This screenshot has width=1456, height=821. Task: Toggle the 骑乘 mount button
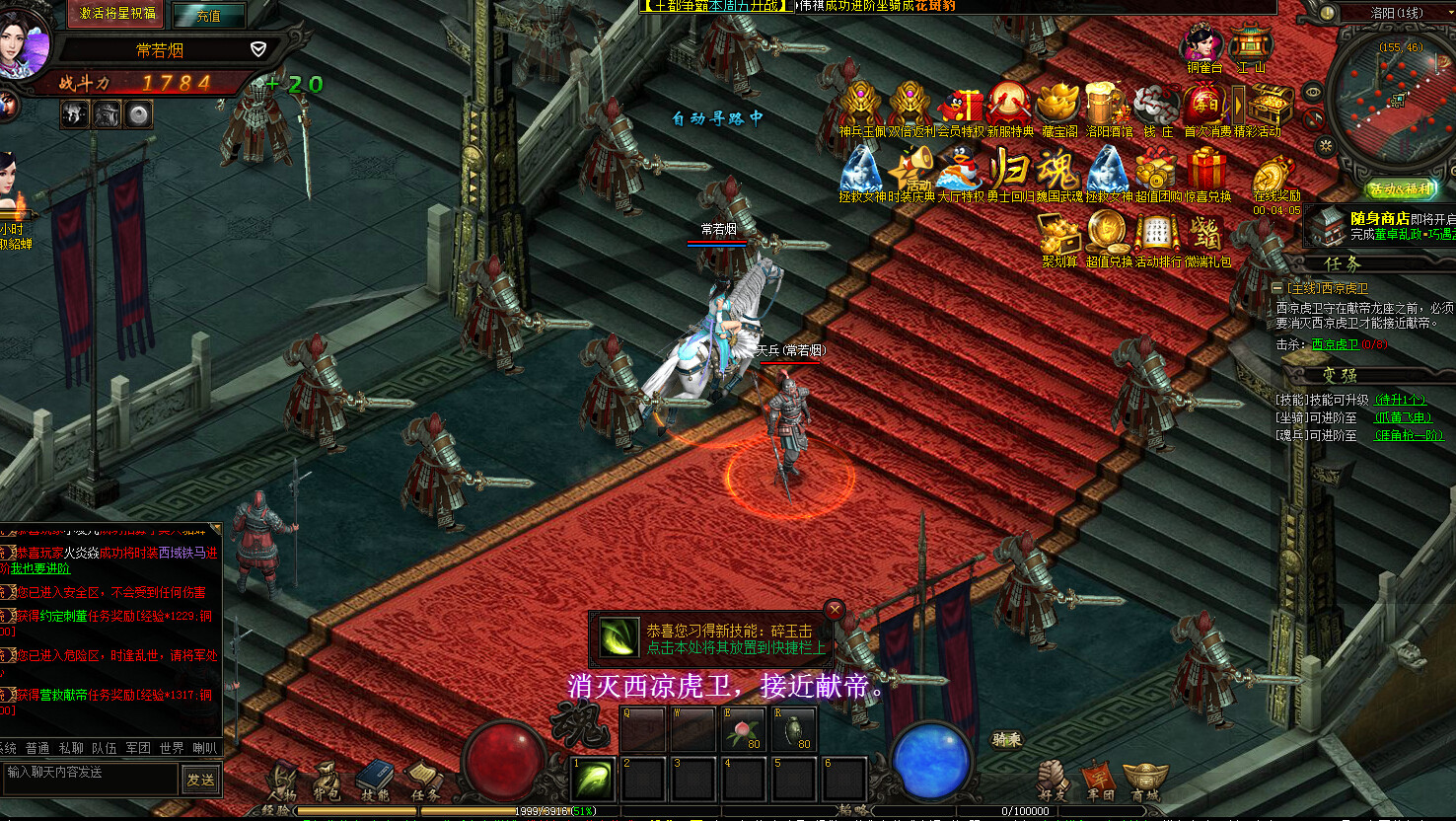[1006, 739]
